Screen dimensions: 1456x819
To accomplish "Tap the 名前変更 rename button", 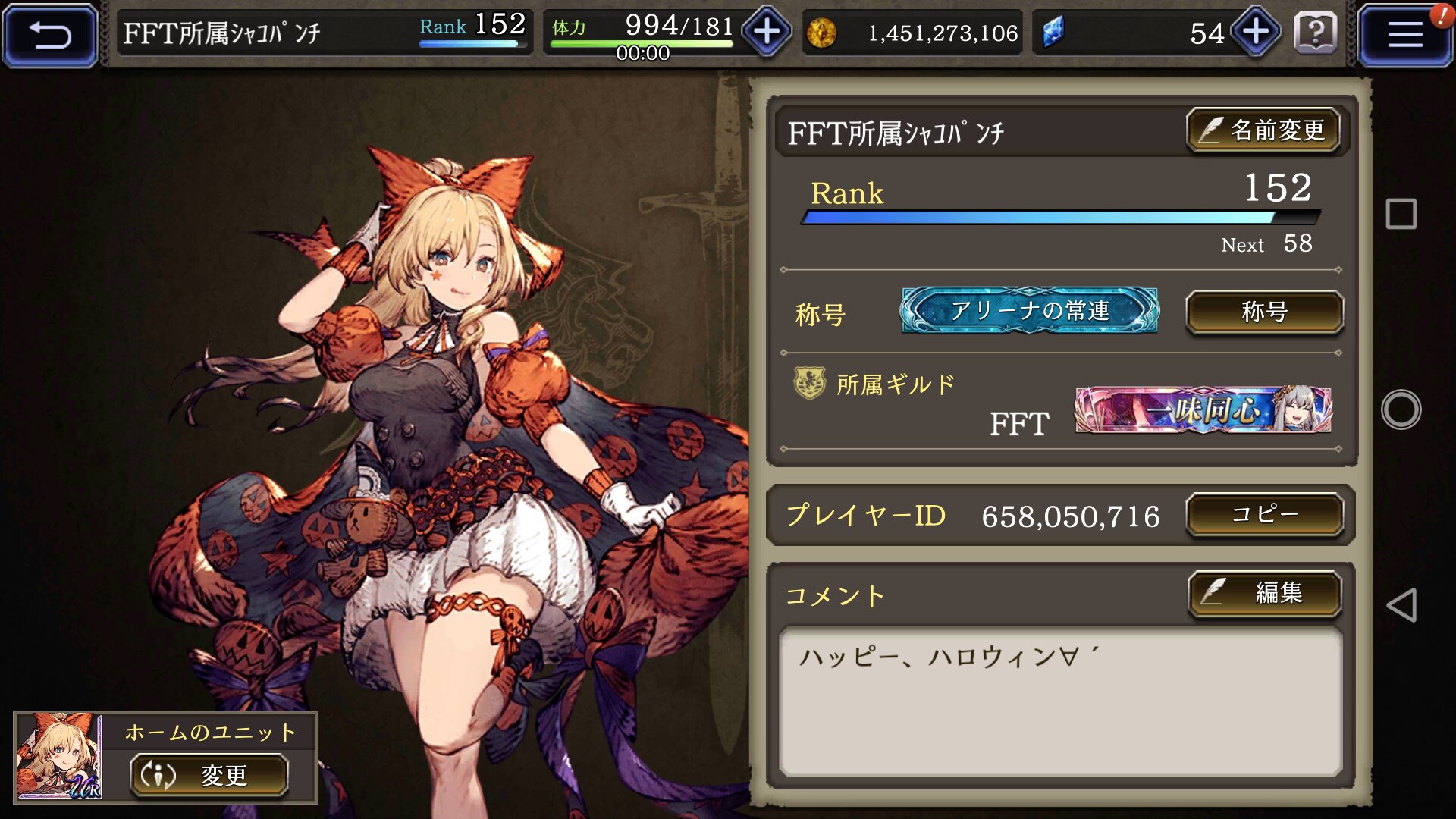I will point(1263,130).
